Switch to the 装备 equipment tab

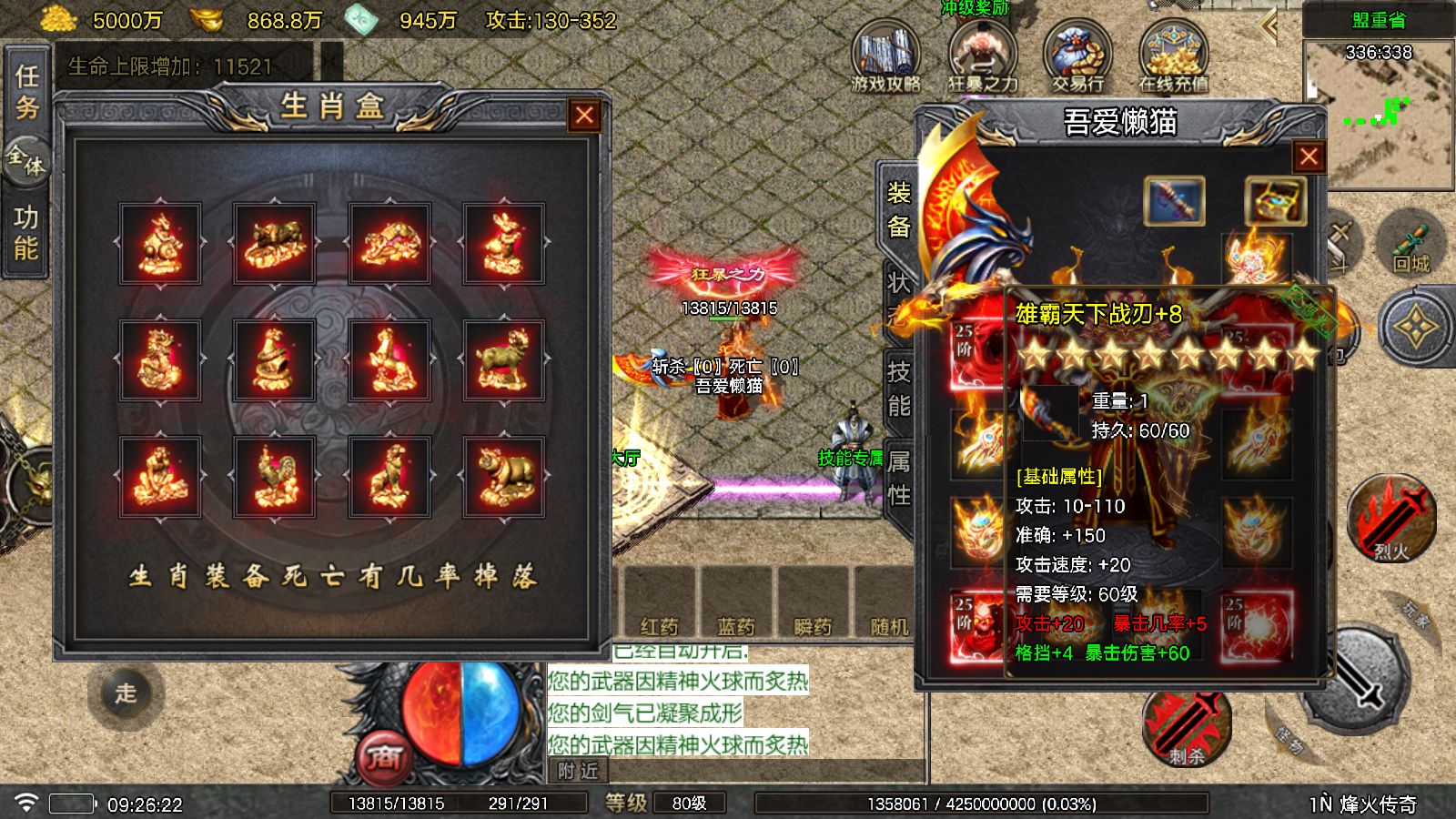pyautogui.click(x=898, y=209)
